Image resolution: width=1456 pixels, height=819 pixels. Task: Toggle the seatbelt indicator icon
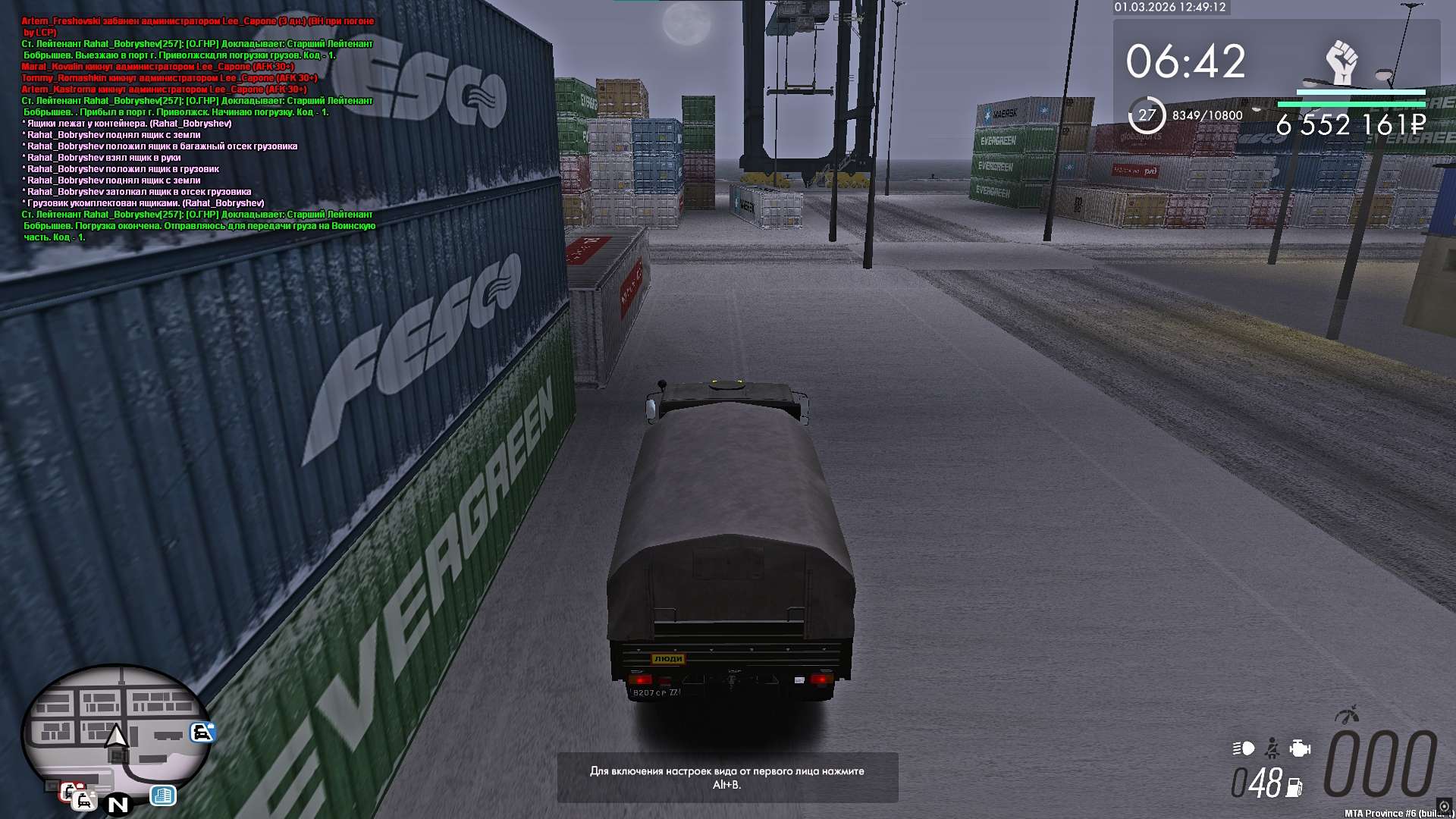point(1272,749)
